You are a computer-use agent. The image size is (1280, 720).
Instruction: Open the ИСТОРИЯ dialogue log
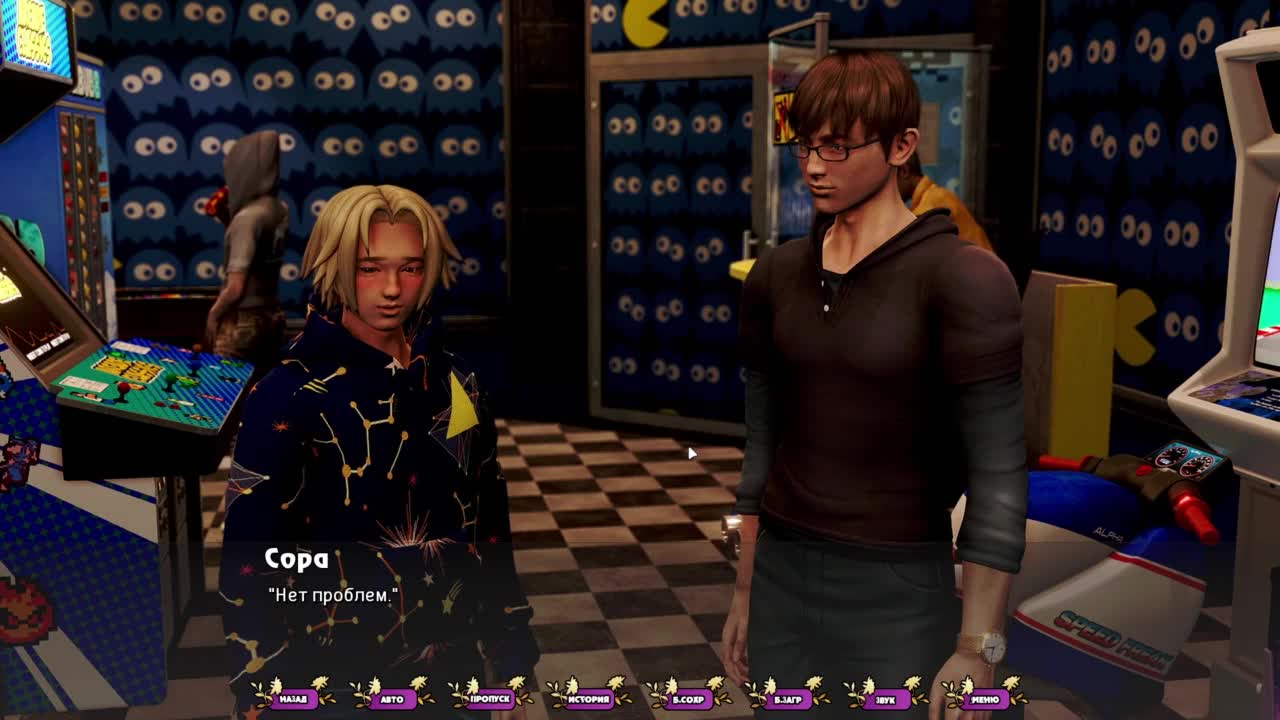click(x=589, y=699)
